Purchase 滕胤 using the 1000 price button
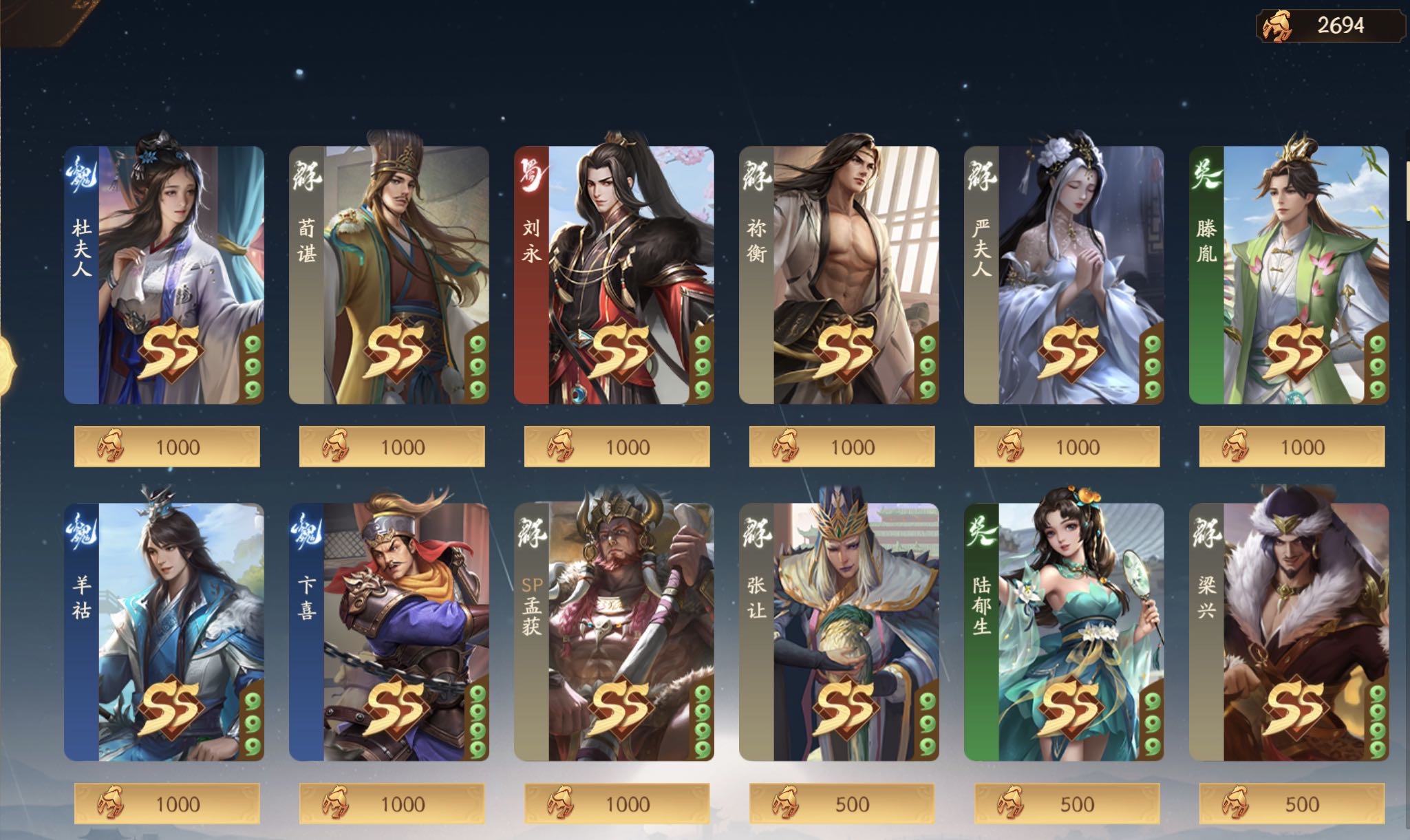1410x840 pixels. [x=1292, y=446]
